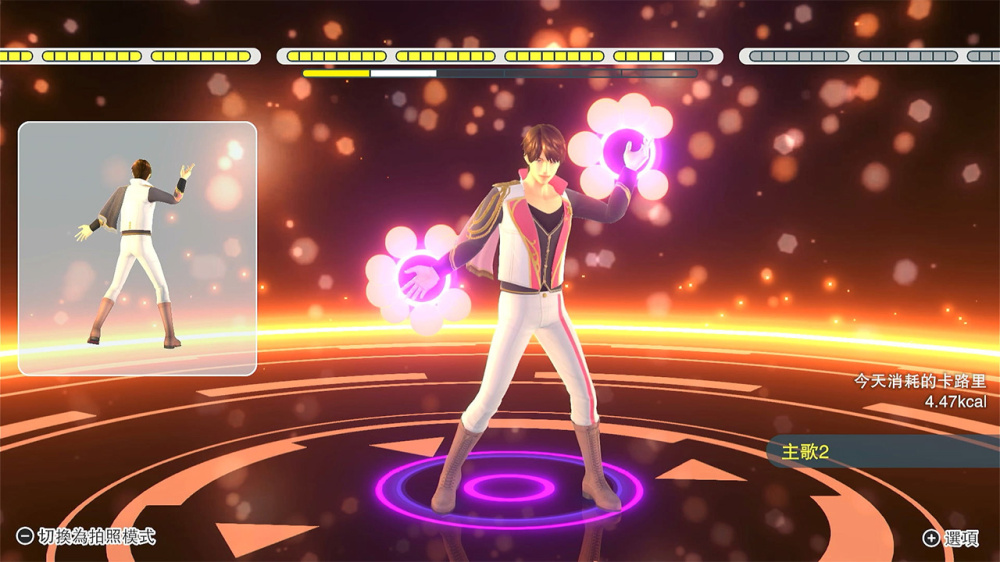This screenshot has width=1000, height=562.
Task: Switch to photo mode (切換為拍照模式)
Action: click(x=87, y=537)
